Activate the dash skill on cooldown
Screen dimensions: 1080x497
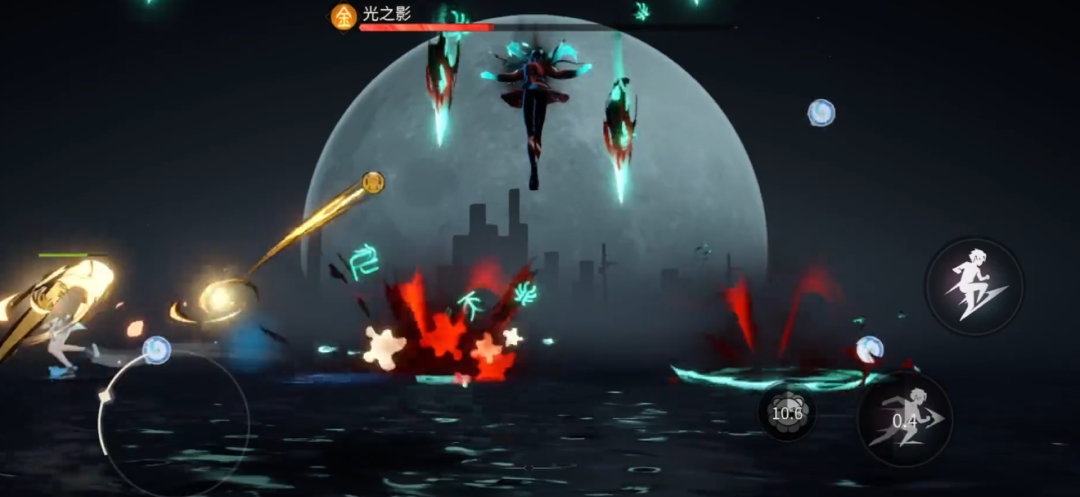coord(905,421)
